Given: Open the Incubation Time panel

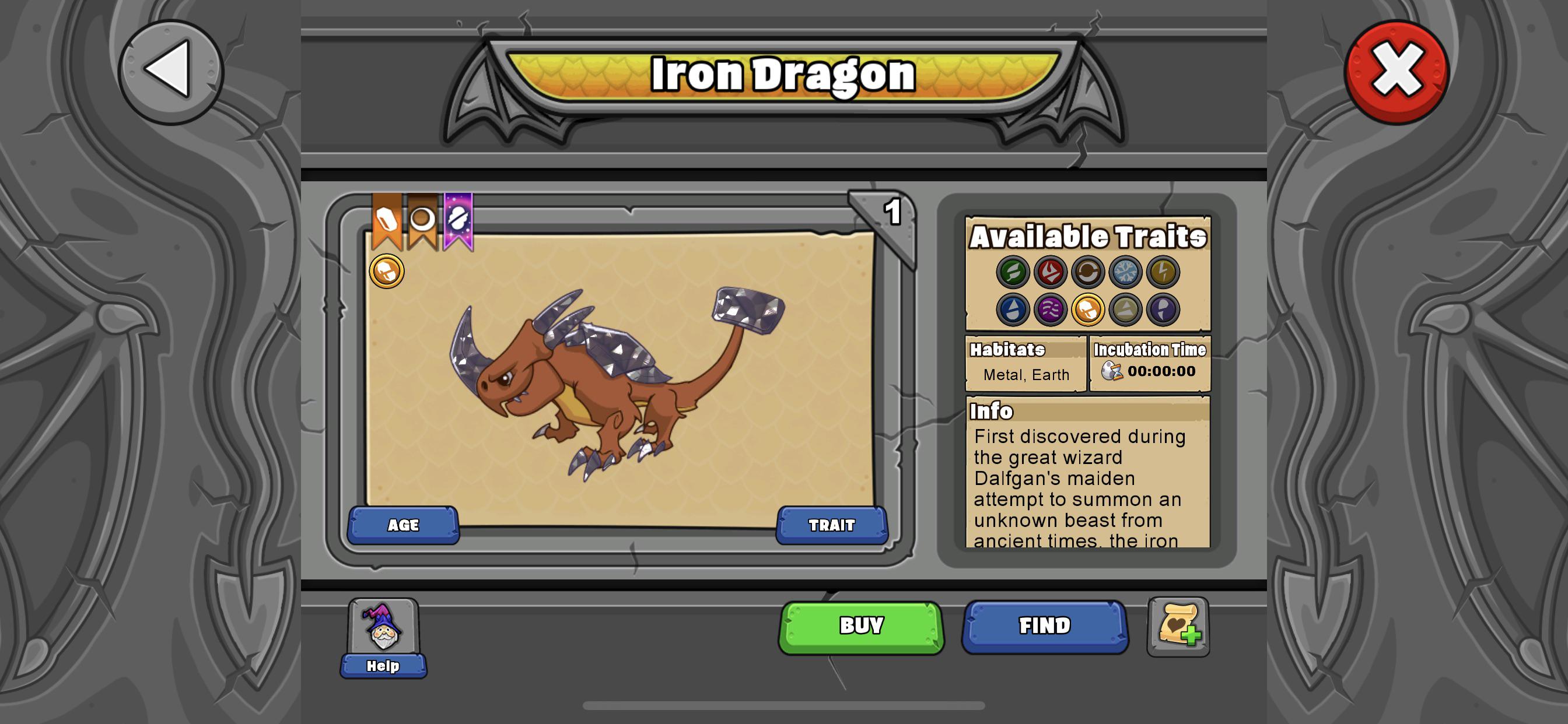Looking at the screenshot, I should 1150,362.
